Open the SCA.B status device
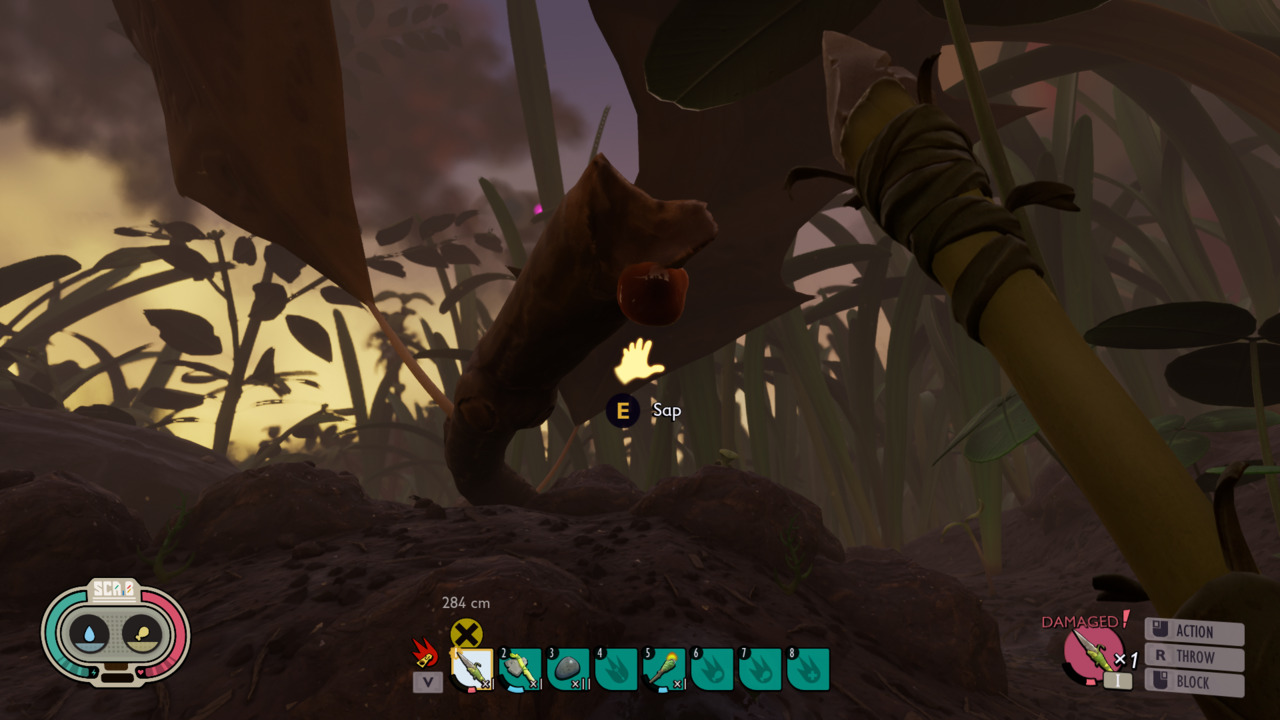The width and height of the screenshot is (1280, 720). 116,633
